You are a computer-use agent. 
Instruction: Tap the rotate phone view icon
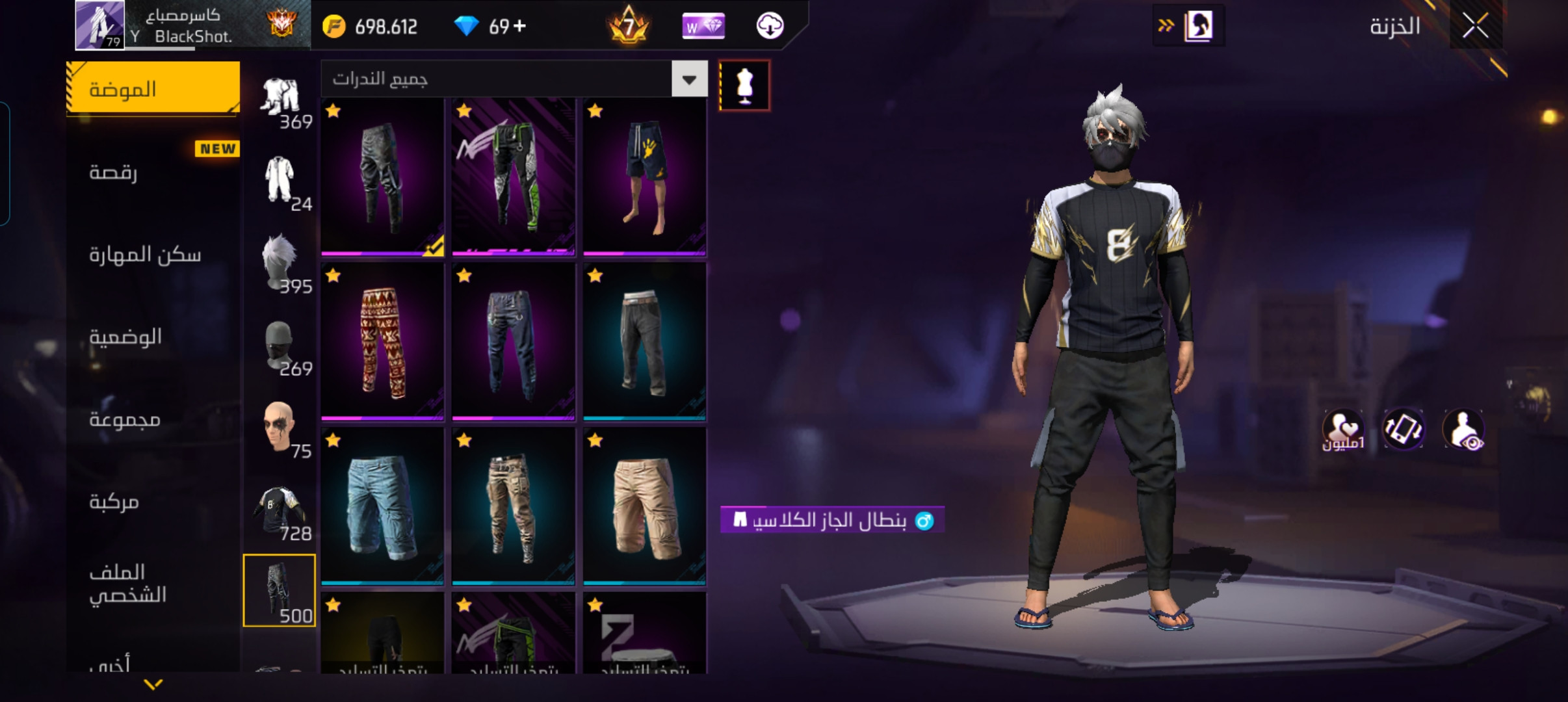[1403, 429]
